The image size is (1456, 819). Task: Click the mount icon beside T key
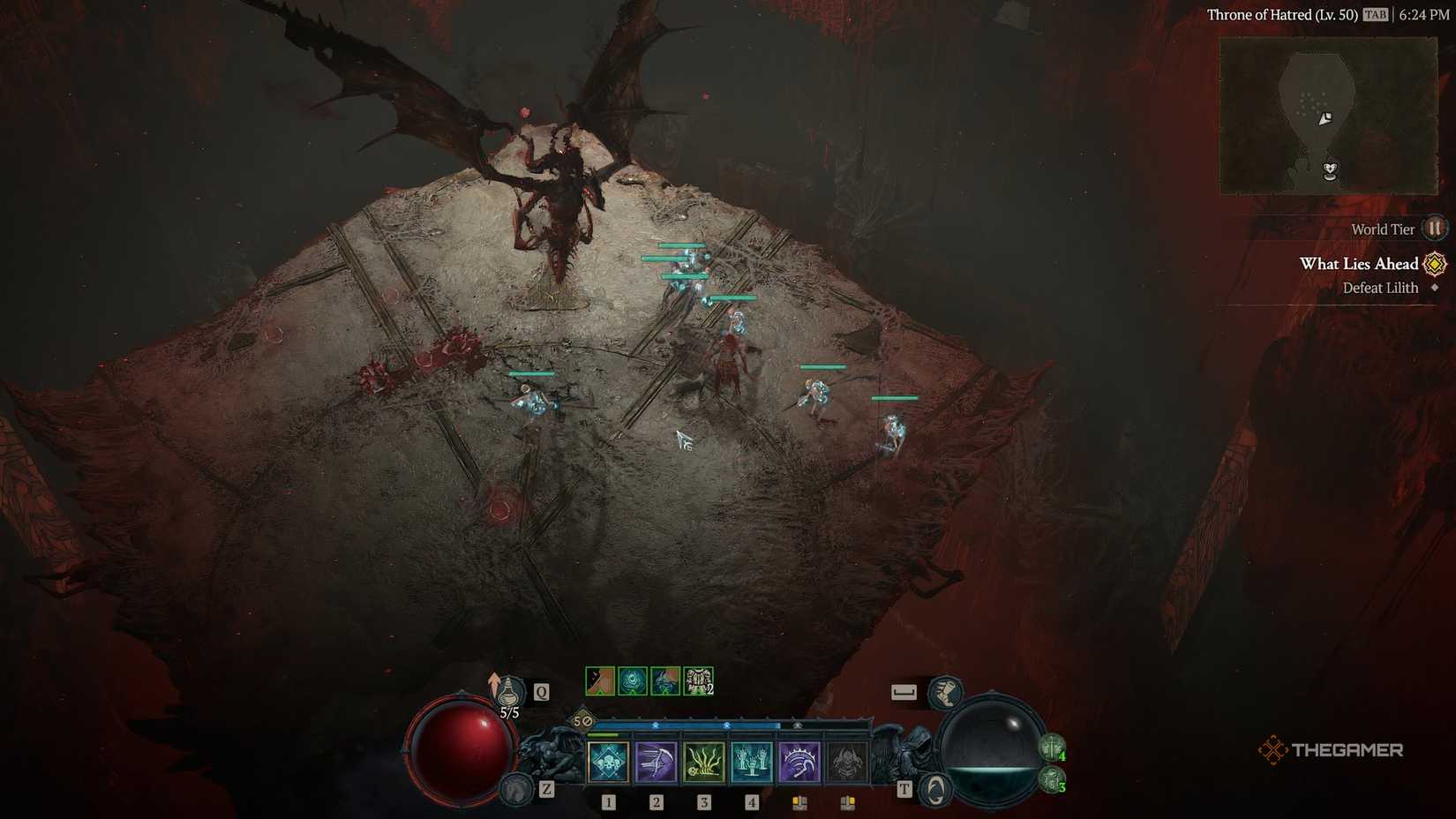pos(933,790)
